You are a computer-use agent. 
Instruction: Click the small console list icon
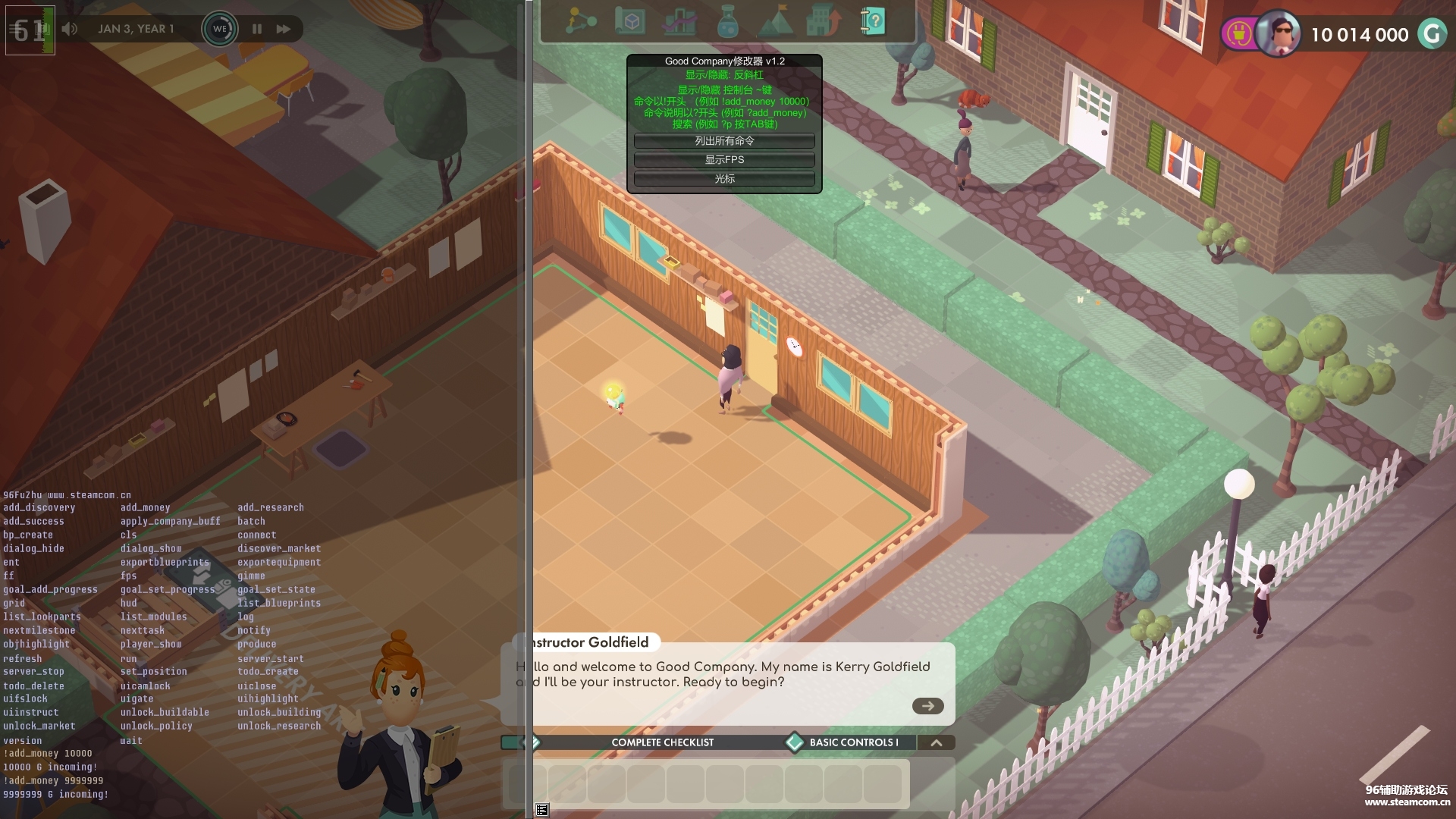pyautogui.click(x=541, y=810)
